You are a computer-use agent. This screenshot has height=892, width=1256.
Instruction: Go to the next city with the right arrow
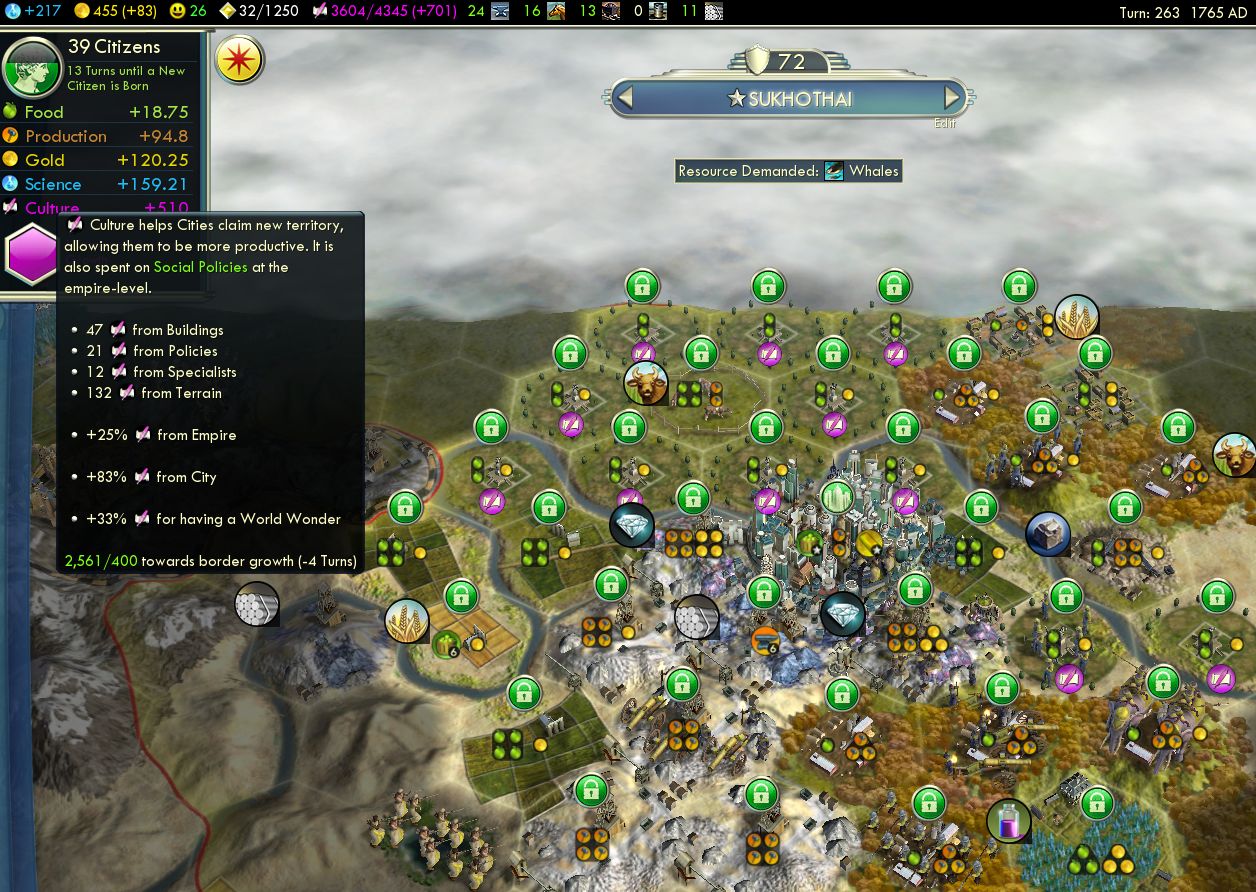[x=952, y=98]
